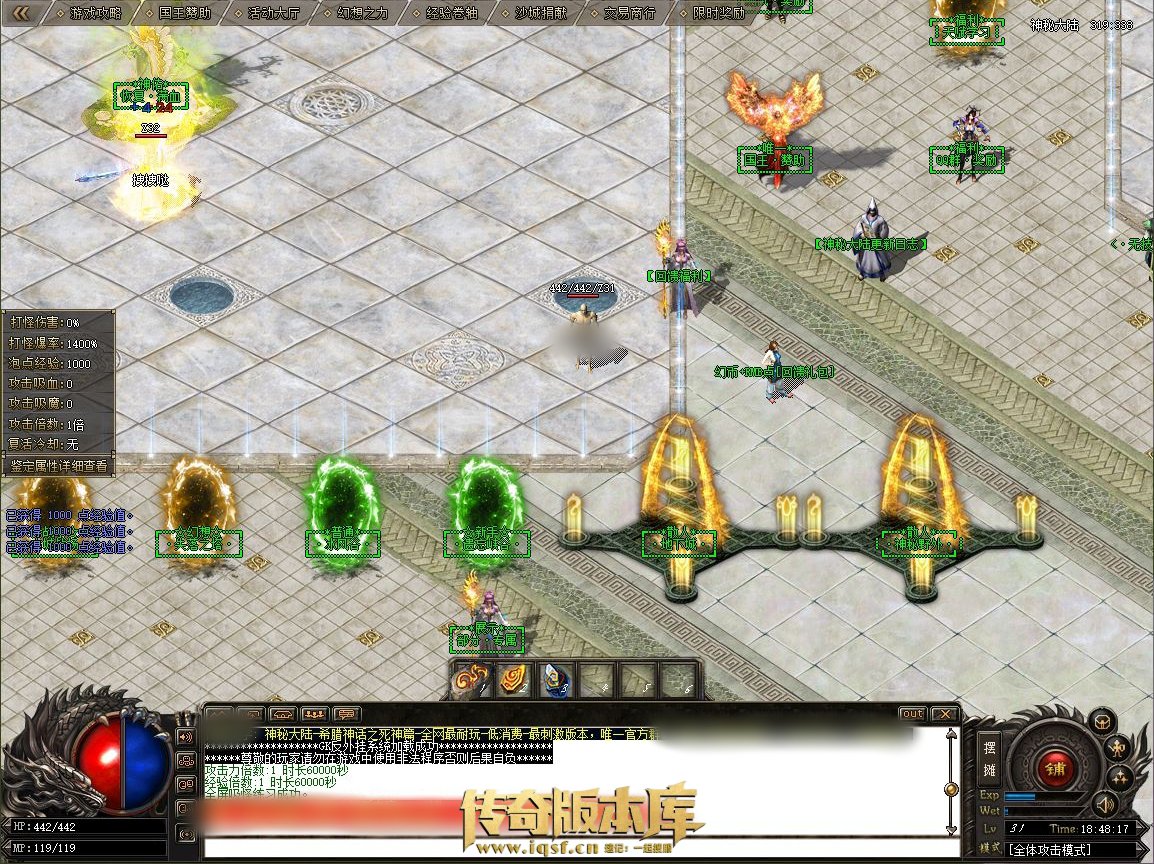Open the 摆摊 stall setup button
Image resolution: width=1154 pixels, height=864 pixels.
coord(988,757)
